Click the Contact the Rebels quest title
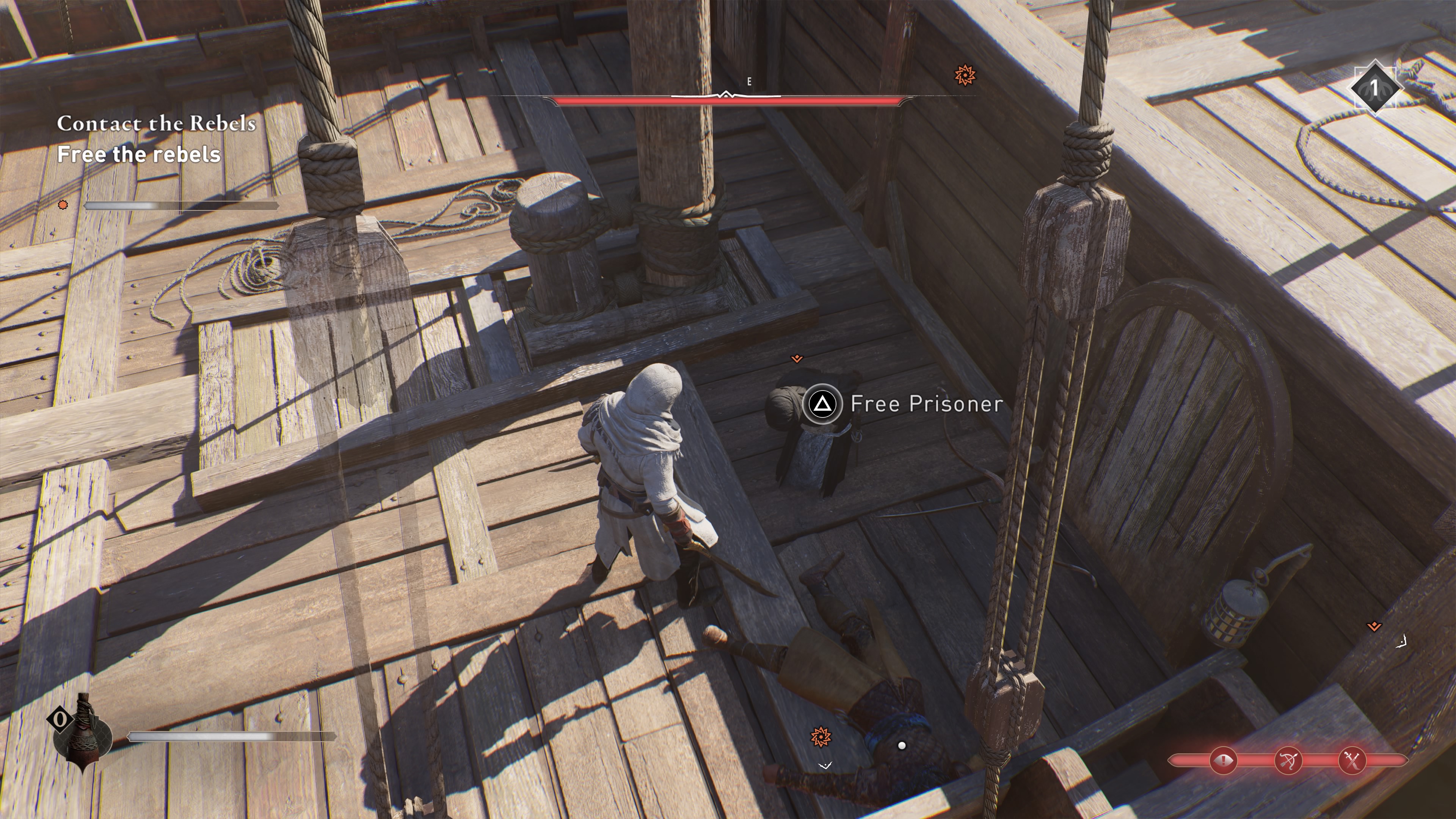1456x819 pixels. pos(157,124)
